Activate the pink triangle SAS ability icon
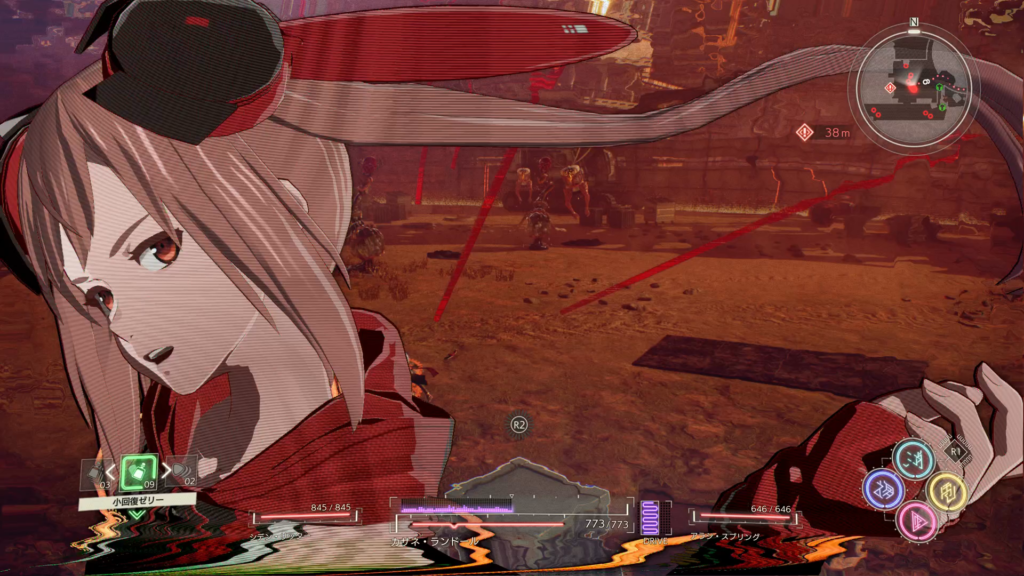 tap(915, 520)
